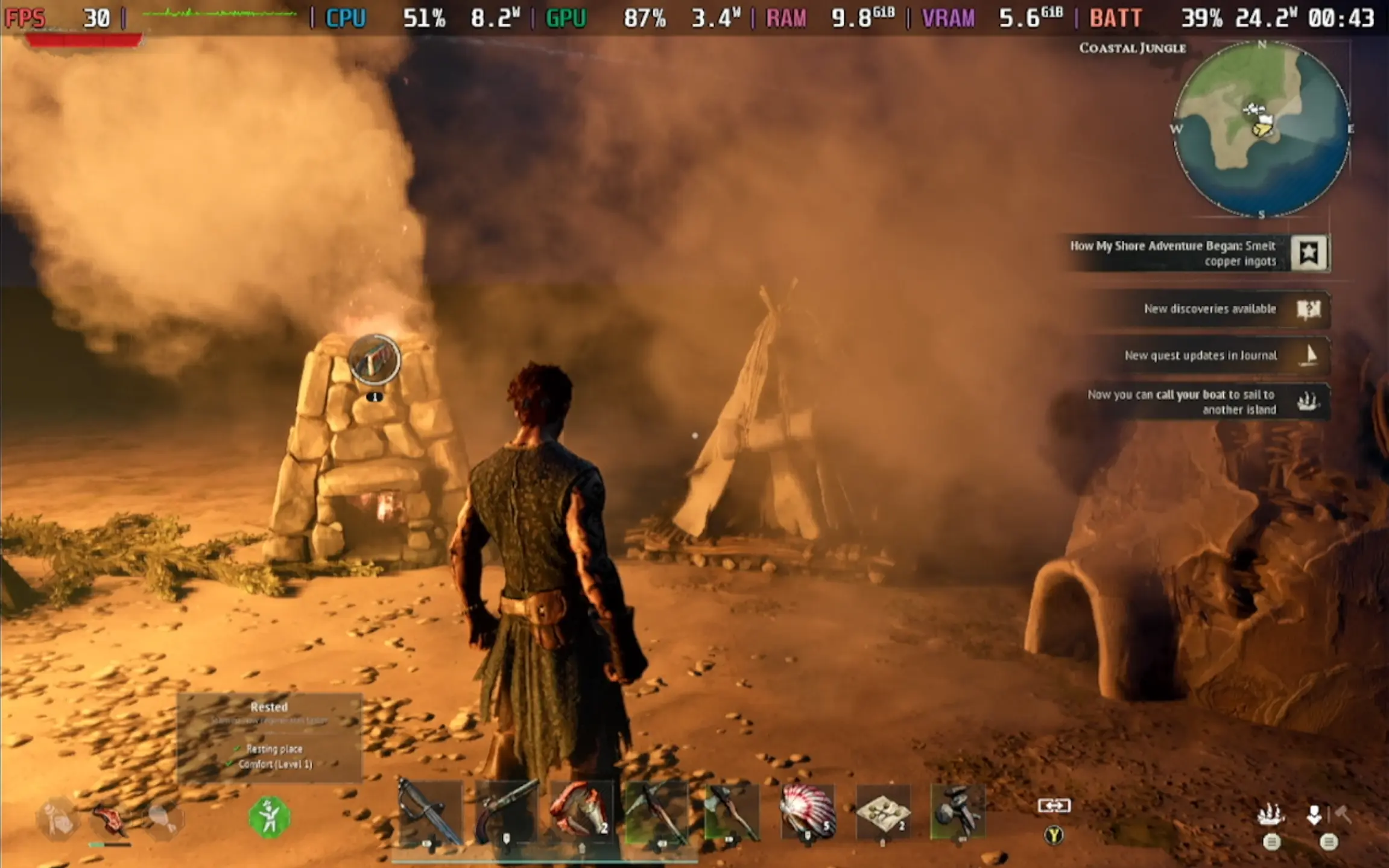The height and width of the screenshot is (868, 1389).
Task: Equip the flintlock pistol from the hotbar
Action: [505, 811]
